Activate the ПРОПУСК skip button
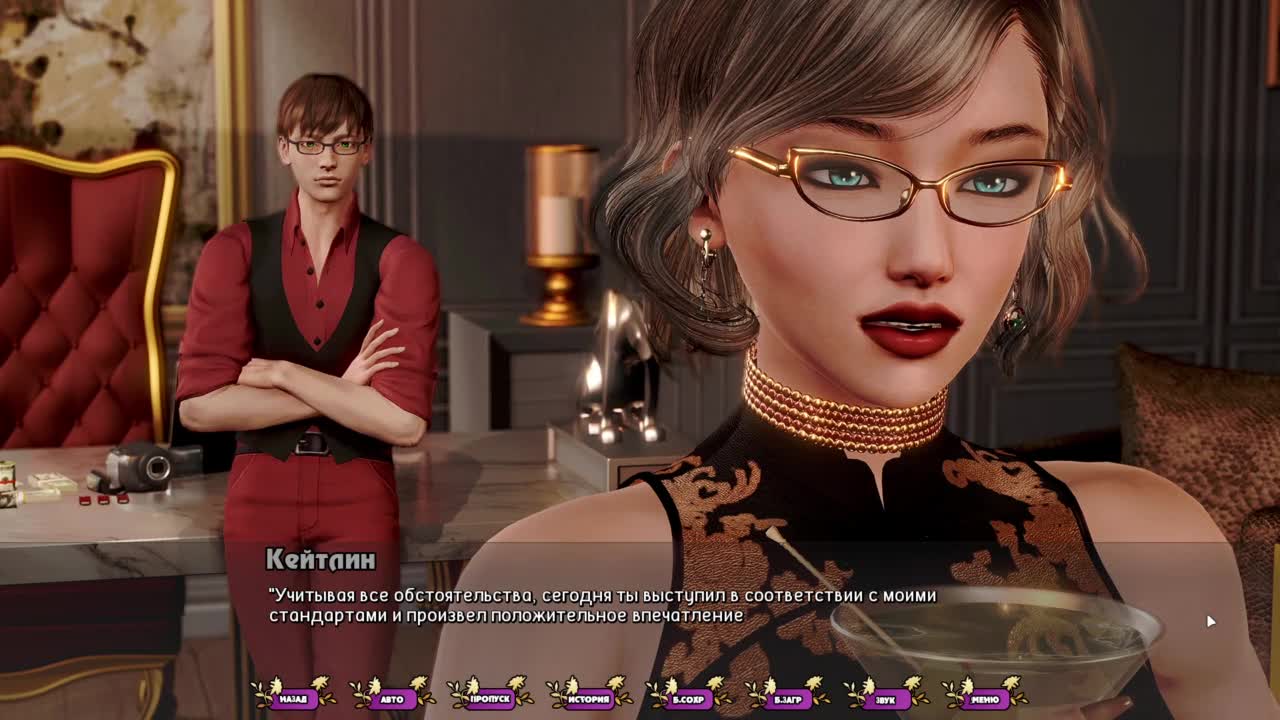The width and height of the screenshot is (1280, 720). click(x=490, y=699)
